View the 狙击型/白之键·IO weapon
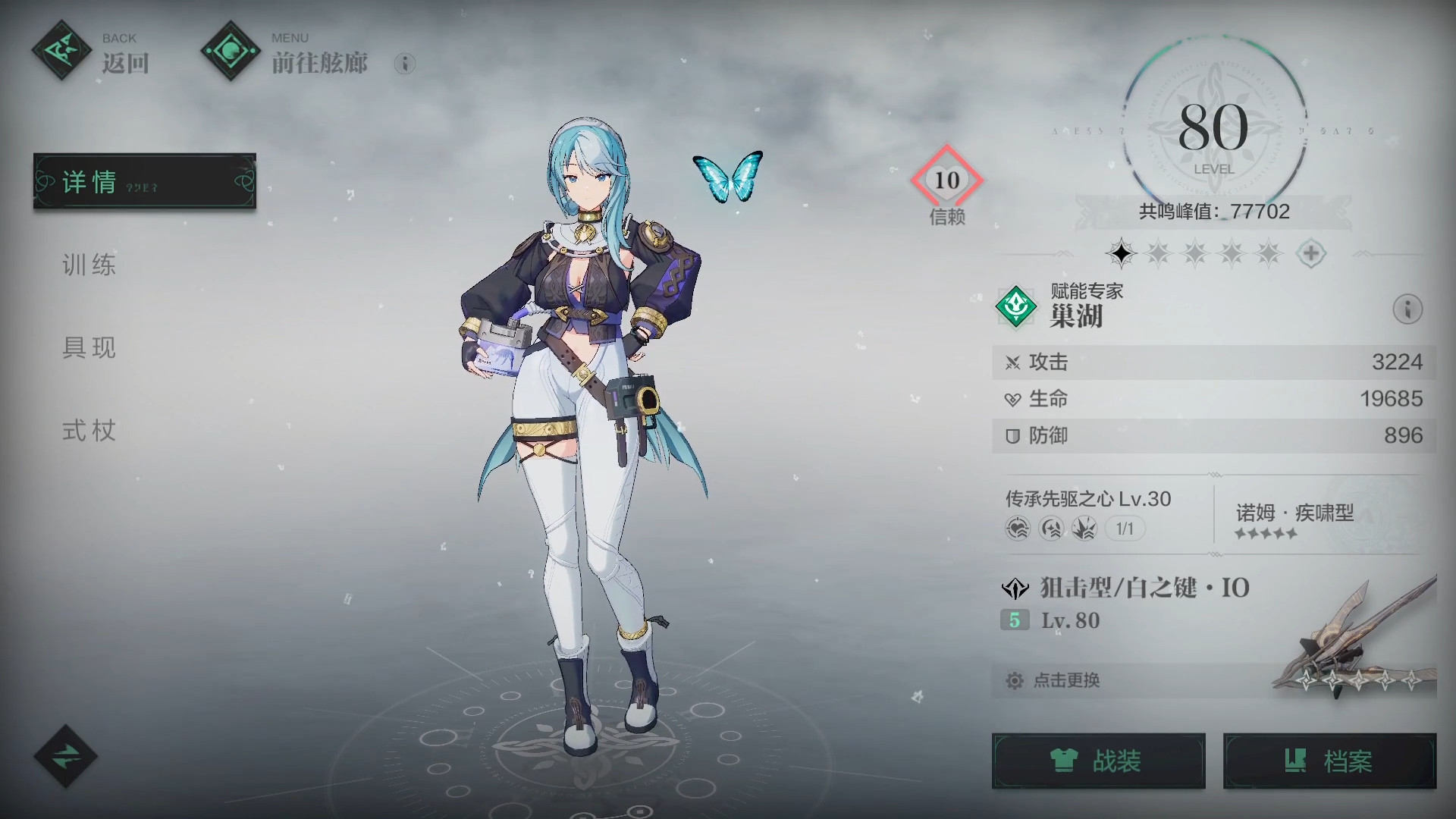Image resolution: width=1456 pixels, height=819 pixels. (1144, 588)
